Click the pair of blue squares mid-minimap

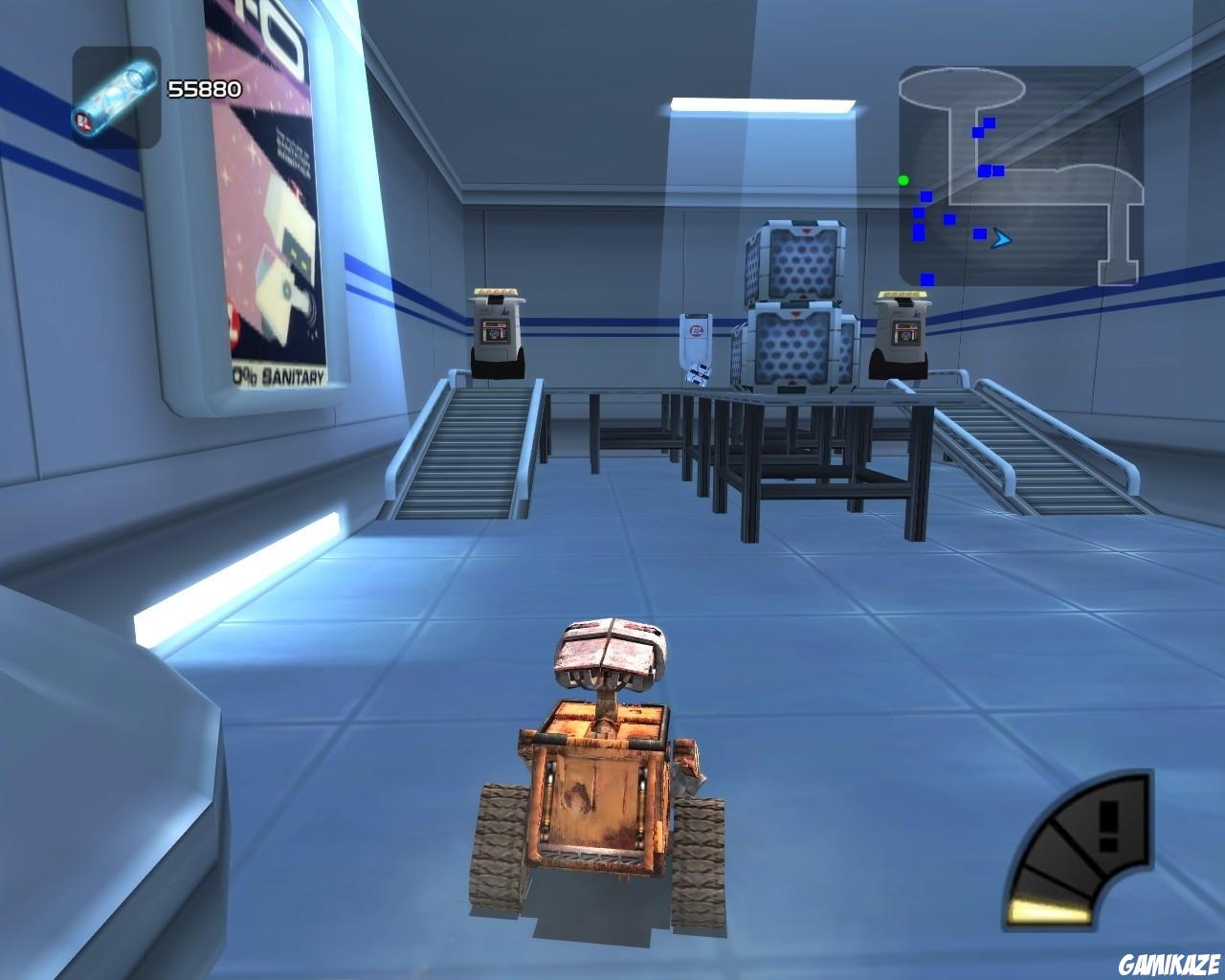click(x=993, y=170)
